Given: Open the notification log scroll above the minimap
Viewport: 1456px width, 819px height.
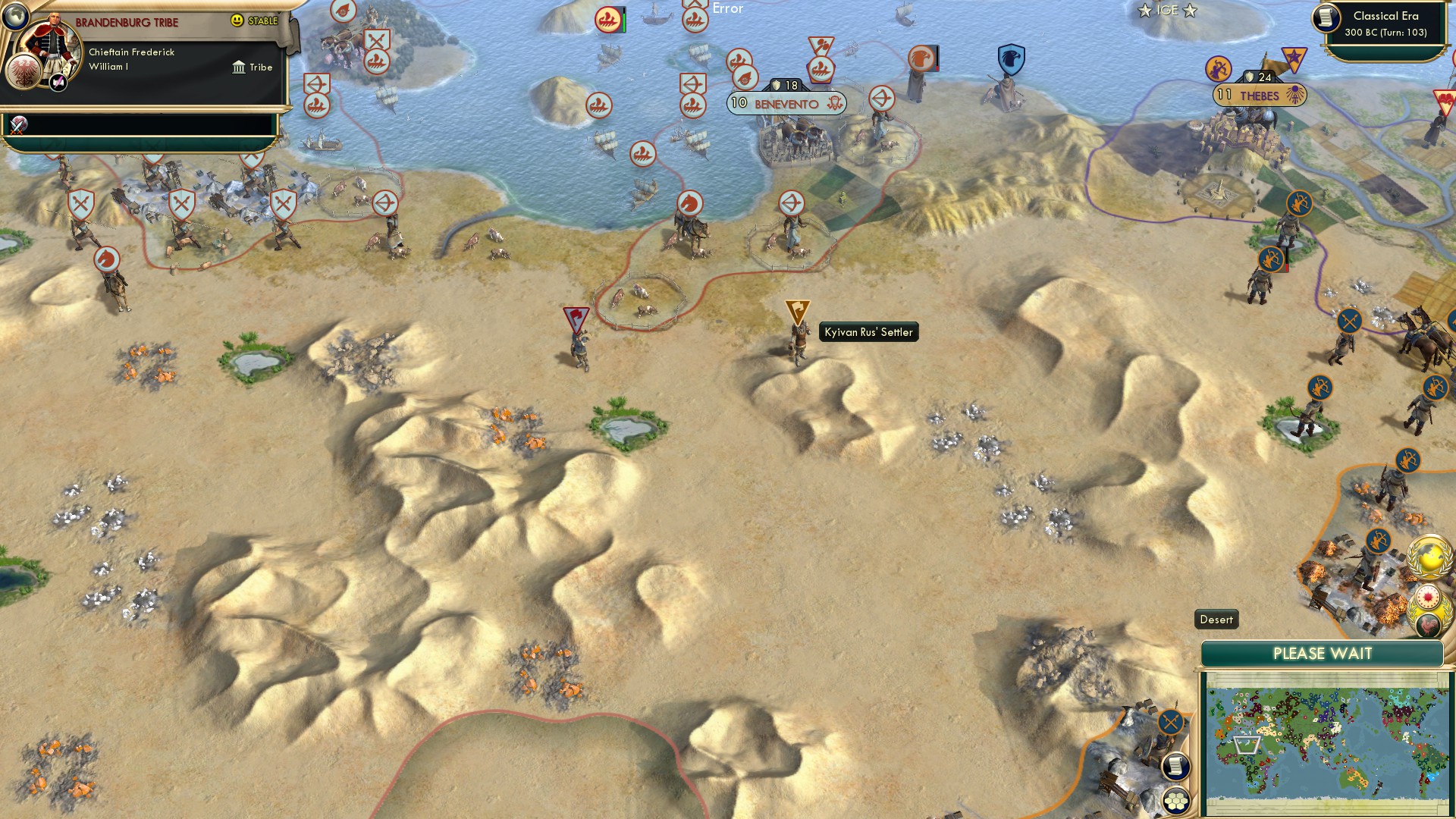Looking at the screenshot, I should 1174,765.
